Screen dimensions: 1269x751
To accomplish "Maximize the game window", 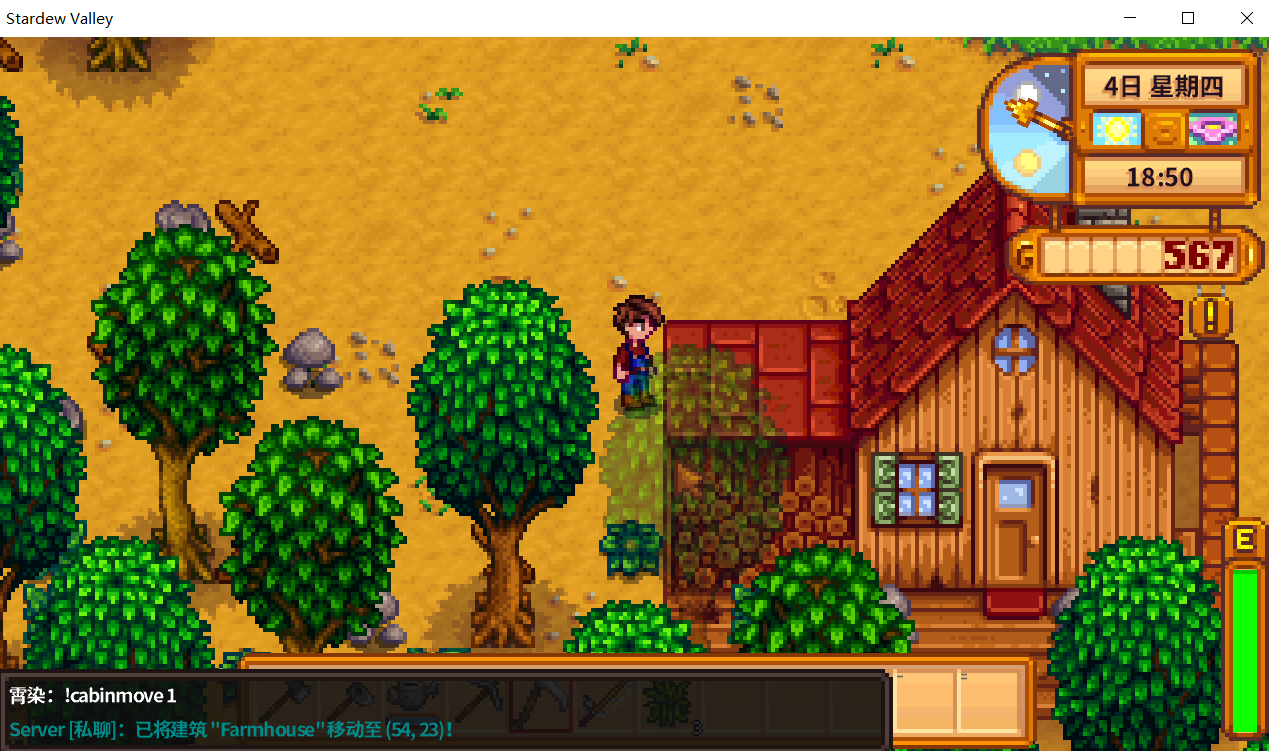I will 1188,18.
